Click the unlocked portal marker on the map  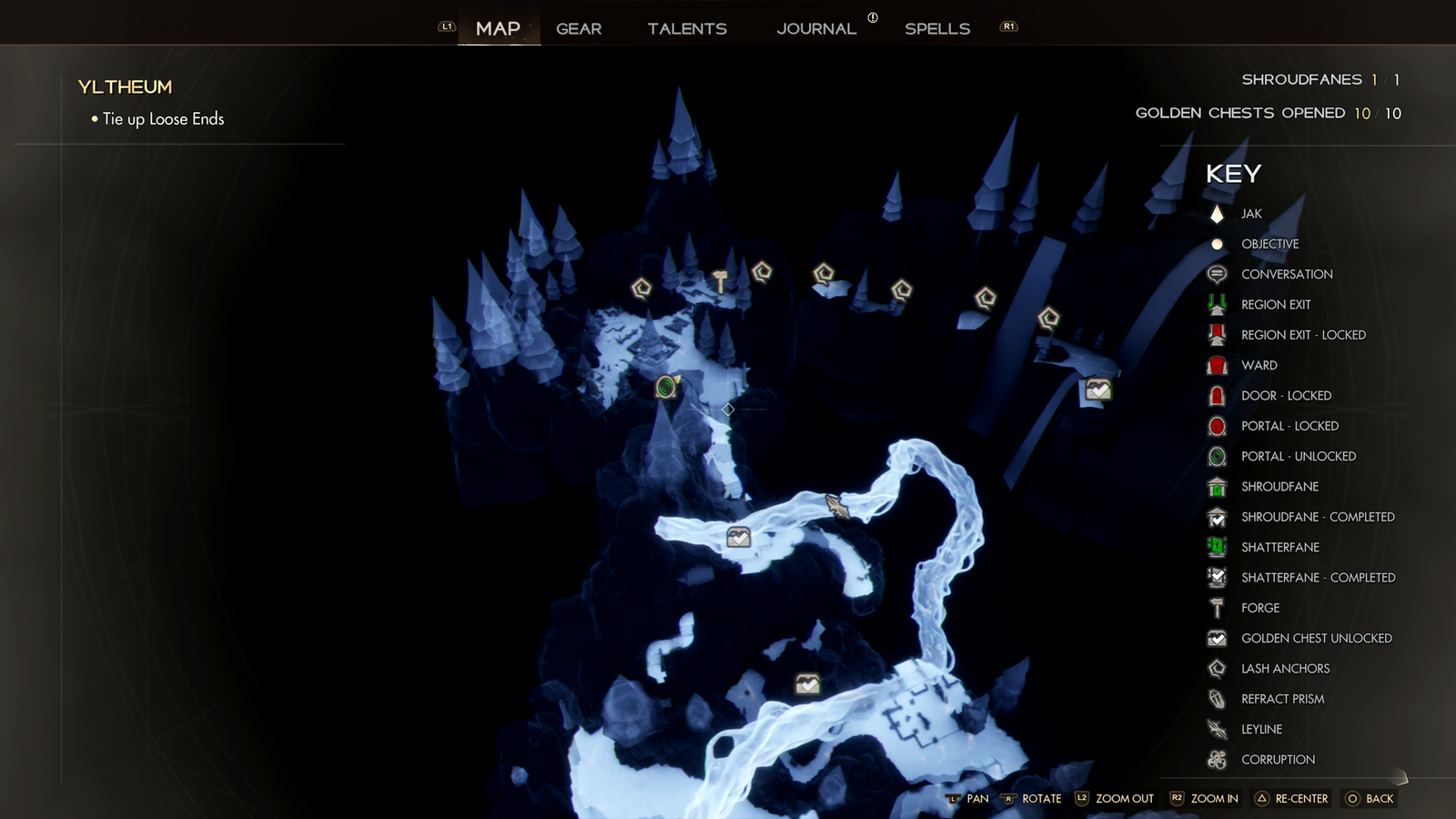click(x=667, y=385)
